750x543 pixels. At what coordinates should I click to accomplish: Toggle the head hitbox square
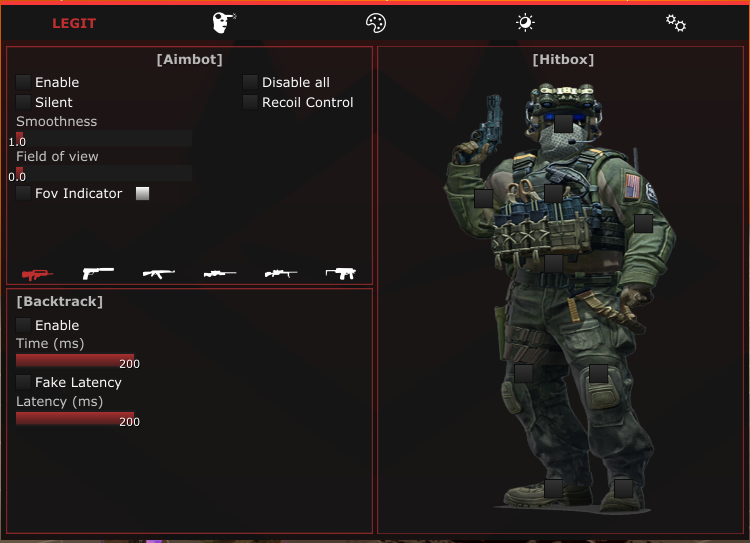pyautogui.click(x=564, y=123)
